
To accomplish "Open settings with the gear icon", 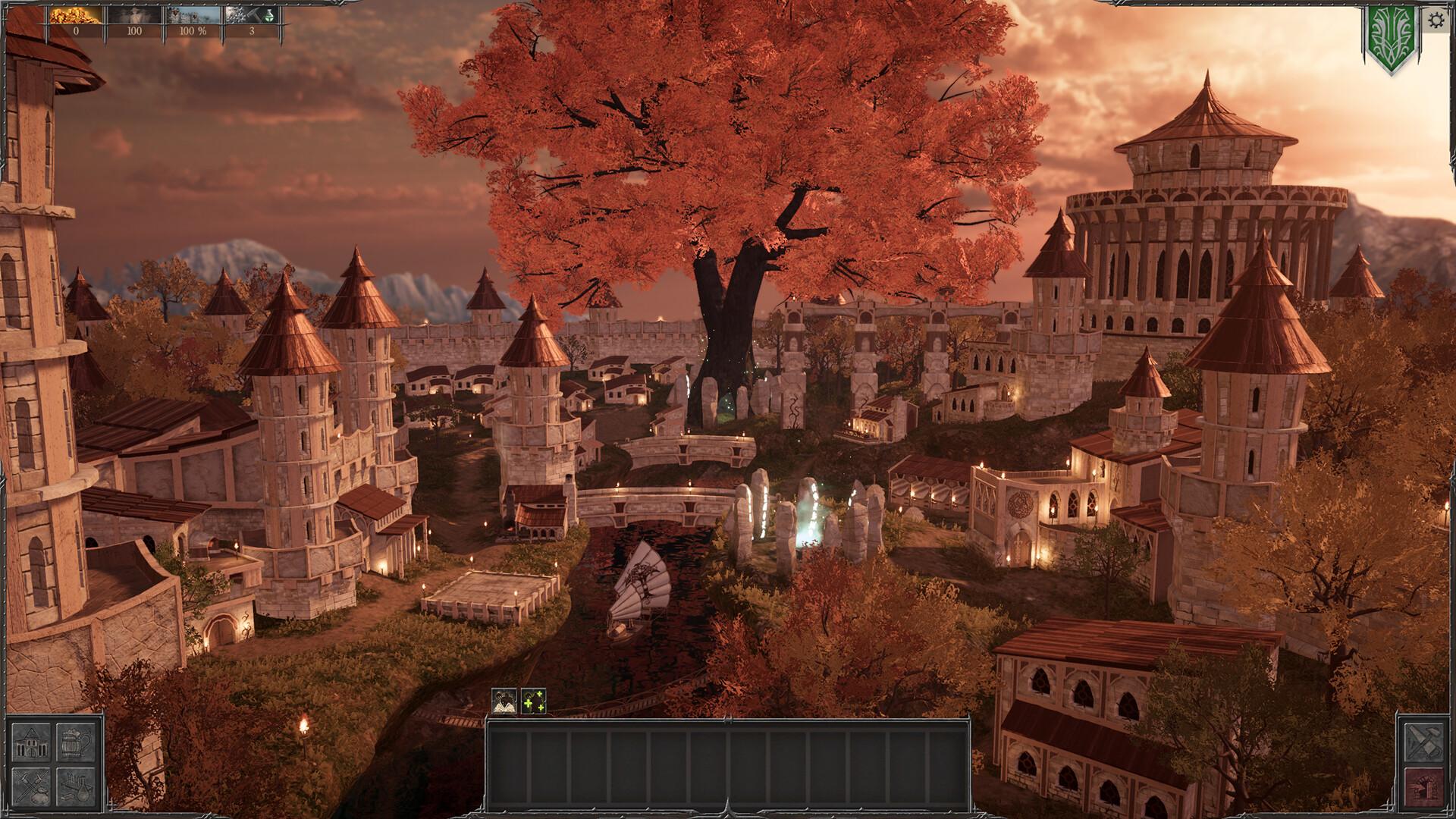I will 1436,20.
